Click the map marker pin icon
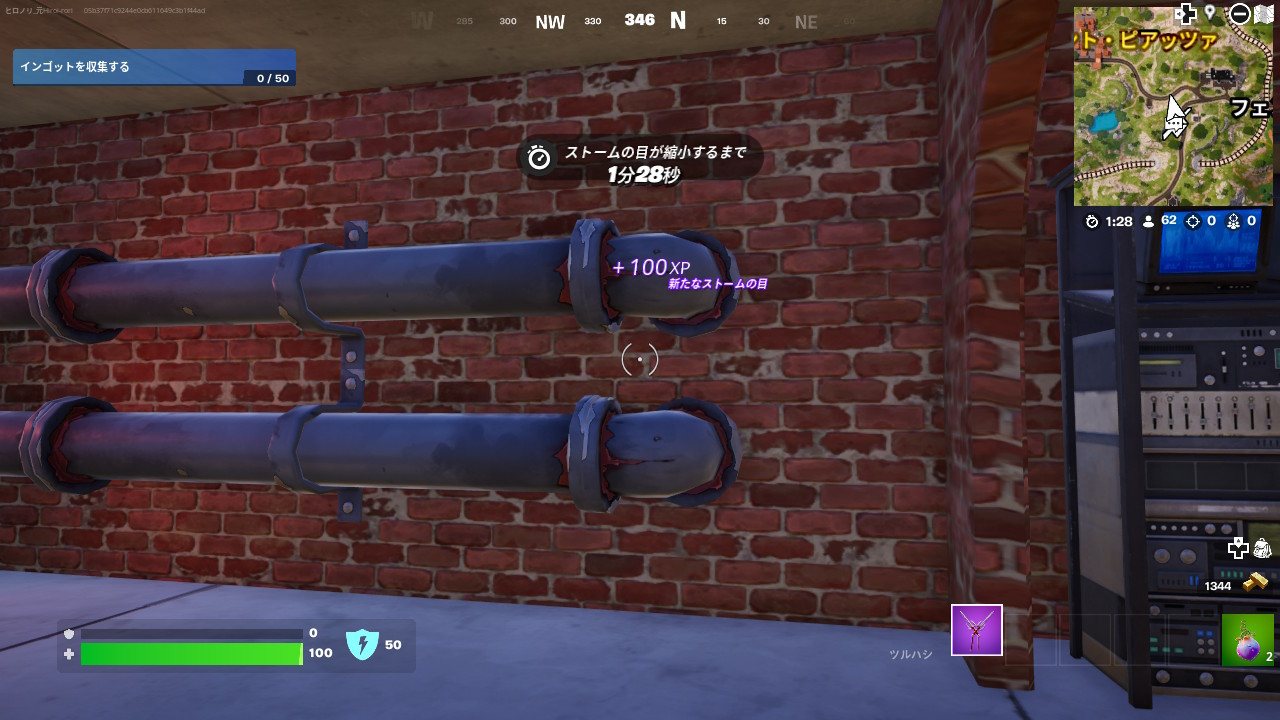 point(1210,13)
